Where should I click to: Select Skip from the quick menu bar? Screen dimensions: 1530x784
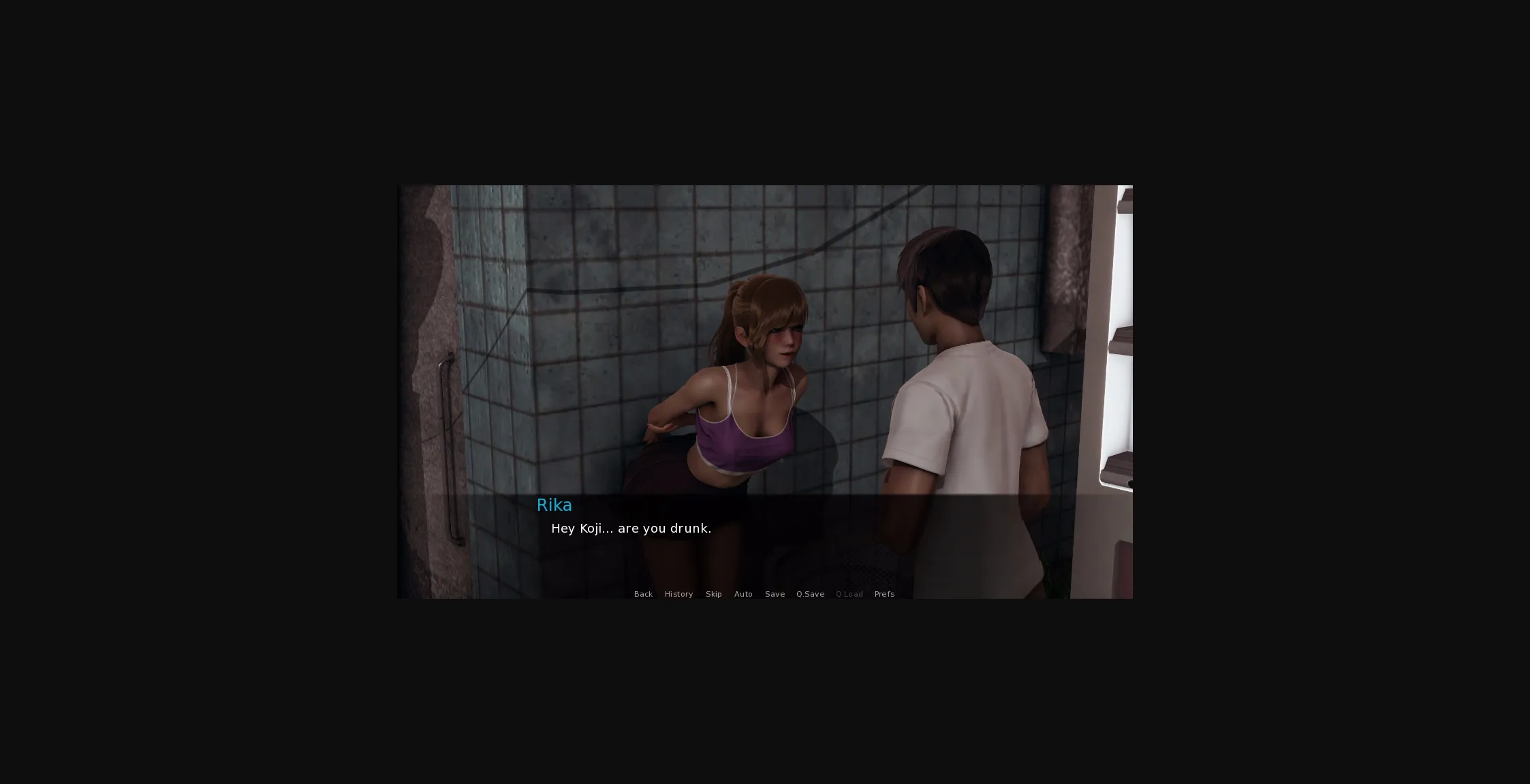pos(713,594)
